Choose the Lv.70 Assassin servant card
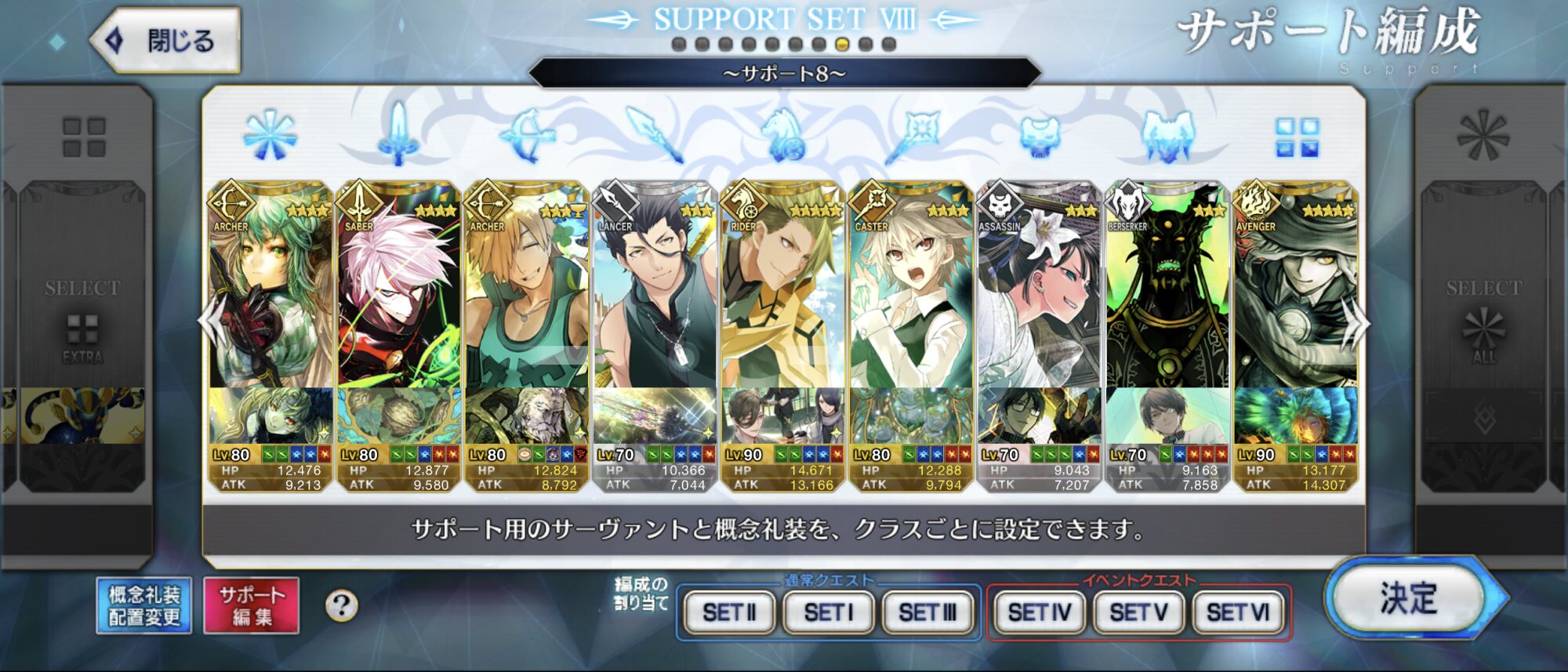The height and width of the screenshot is (672, 1568). pos(1039,314)
